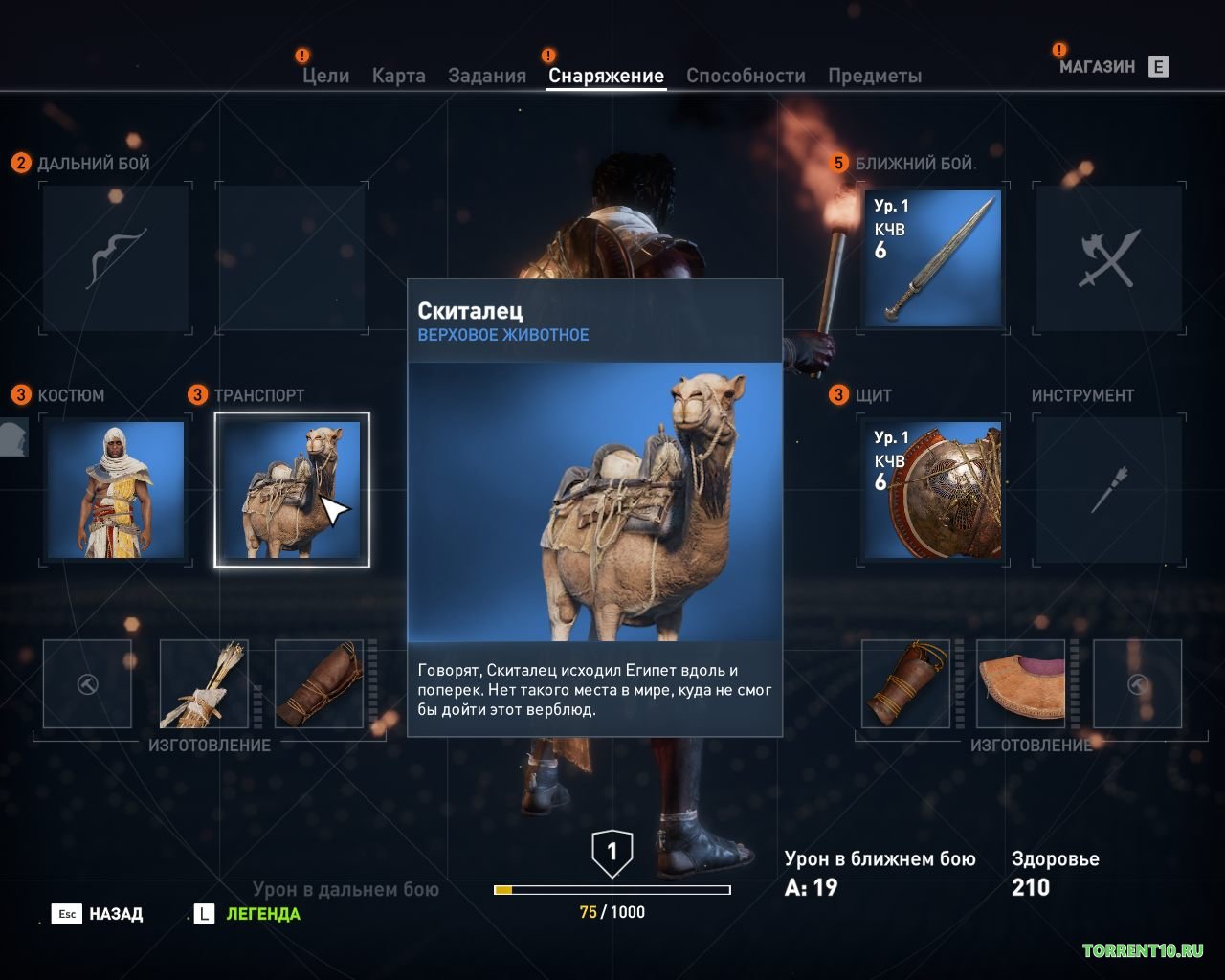
Task: Choose the equipped round shield slot
Action: tap(932, 490)
